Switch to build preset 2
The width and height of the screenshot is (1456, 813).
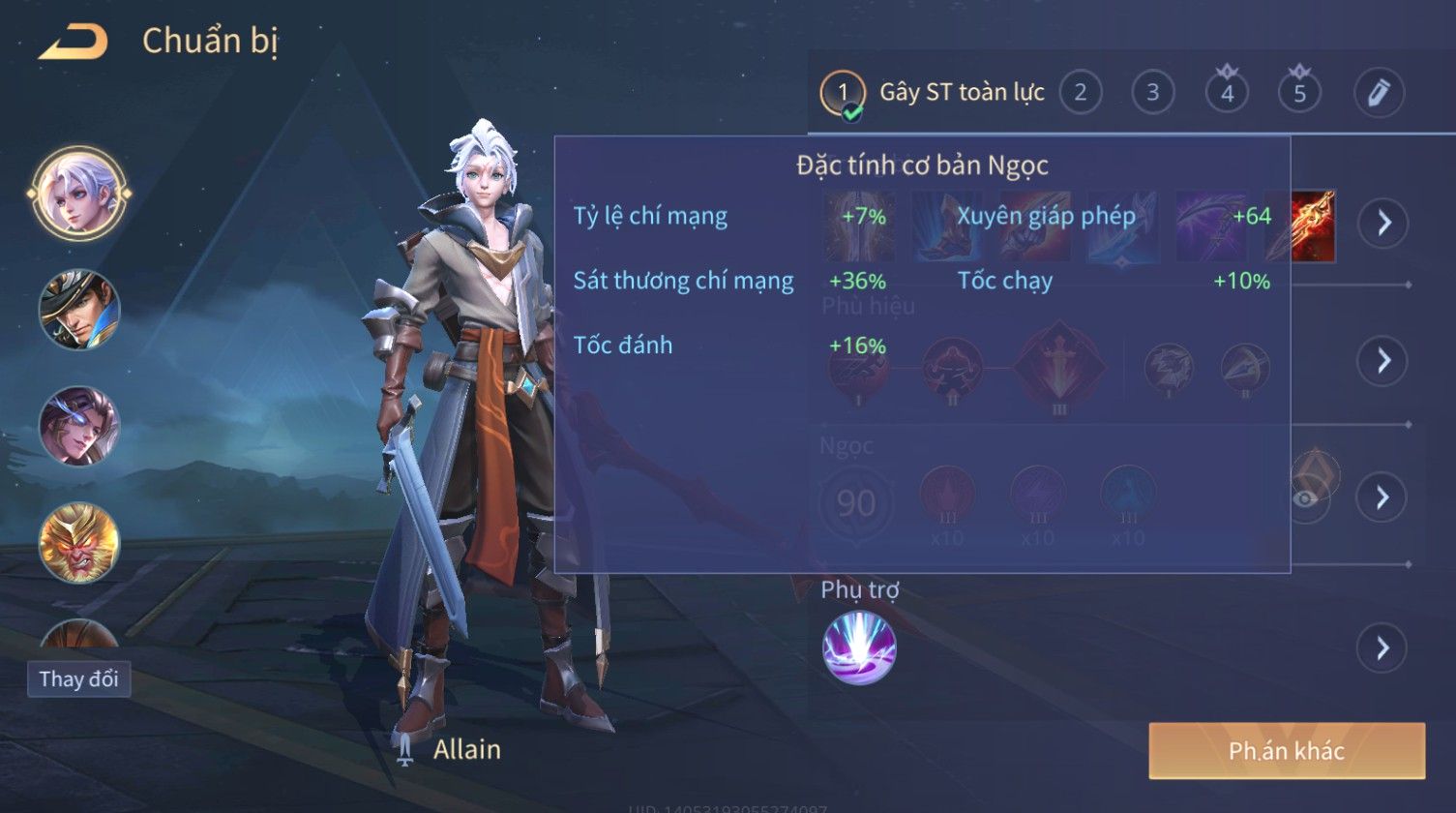pyautogui.click(x=1080, y=92)
